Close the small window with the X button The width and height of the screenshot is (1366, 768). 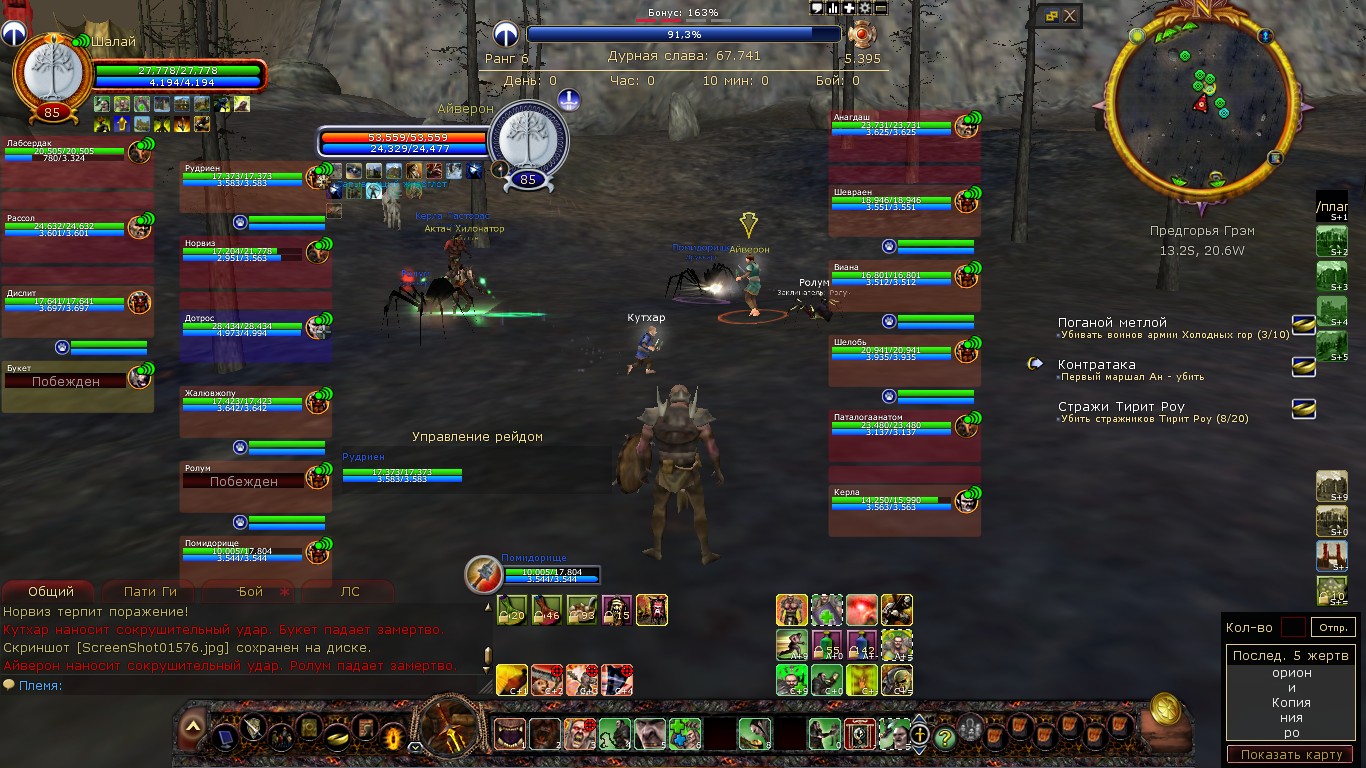pos(1070,16)
